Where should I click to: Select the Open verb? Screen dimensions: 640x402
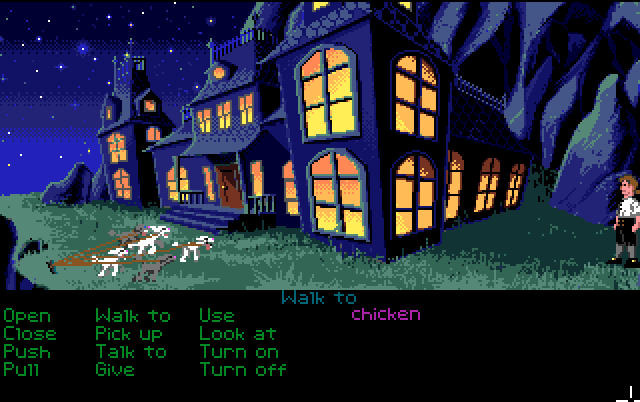27,316
